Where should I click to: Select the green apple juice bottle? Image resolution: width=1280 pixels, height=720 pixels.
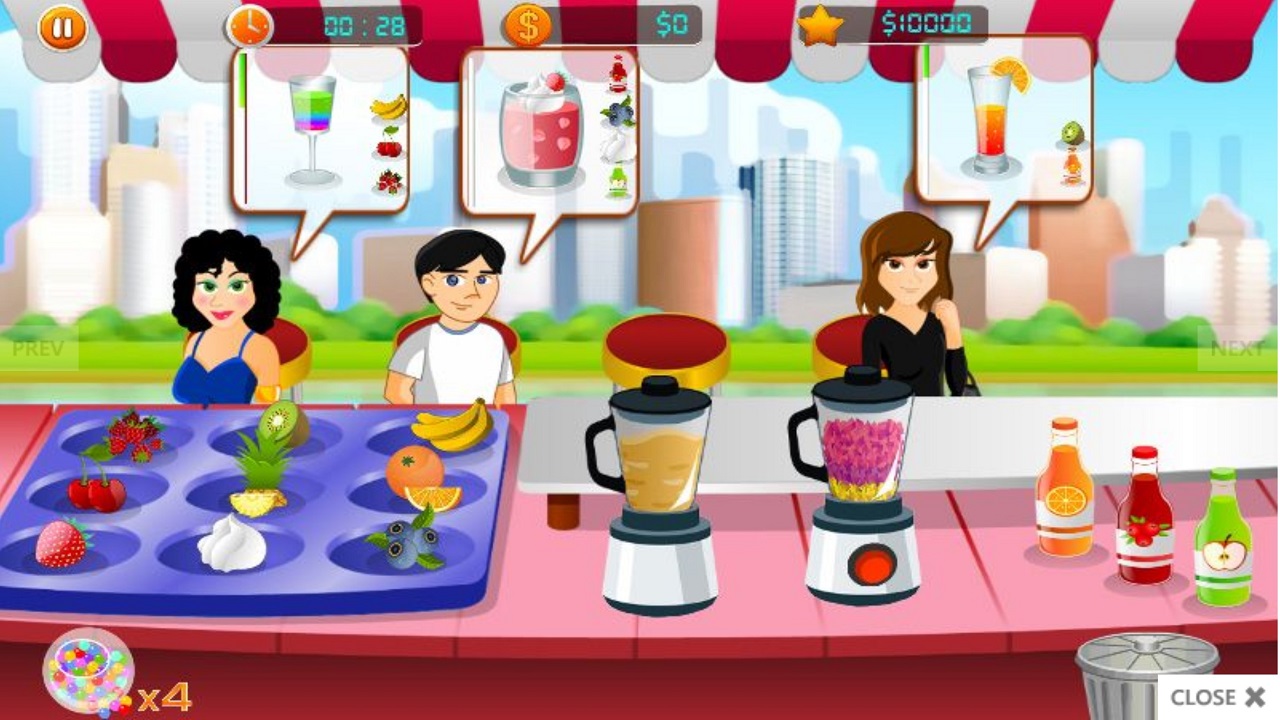click(1222, 545)
